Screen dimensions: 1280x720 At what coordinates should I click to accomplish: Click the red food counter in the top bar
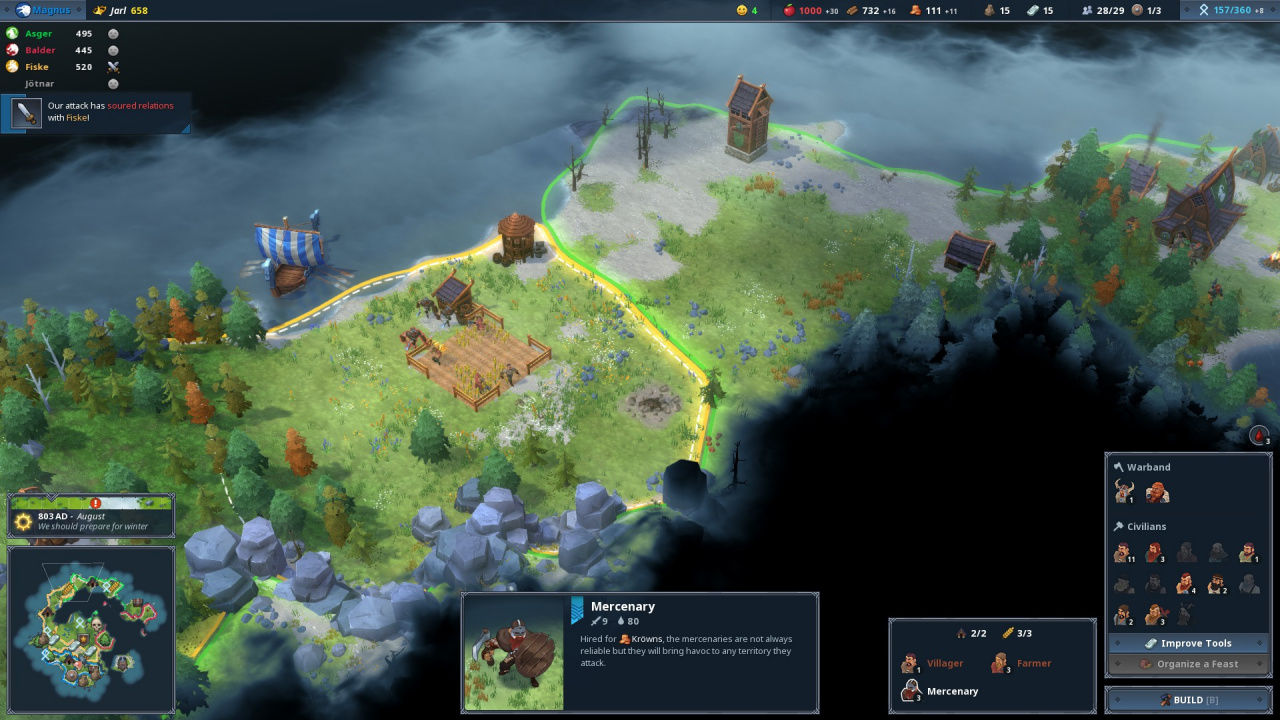pos(795,10)
